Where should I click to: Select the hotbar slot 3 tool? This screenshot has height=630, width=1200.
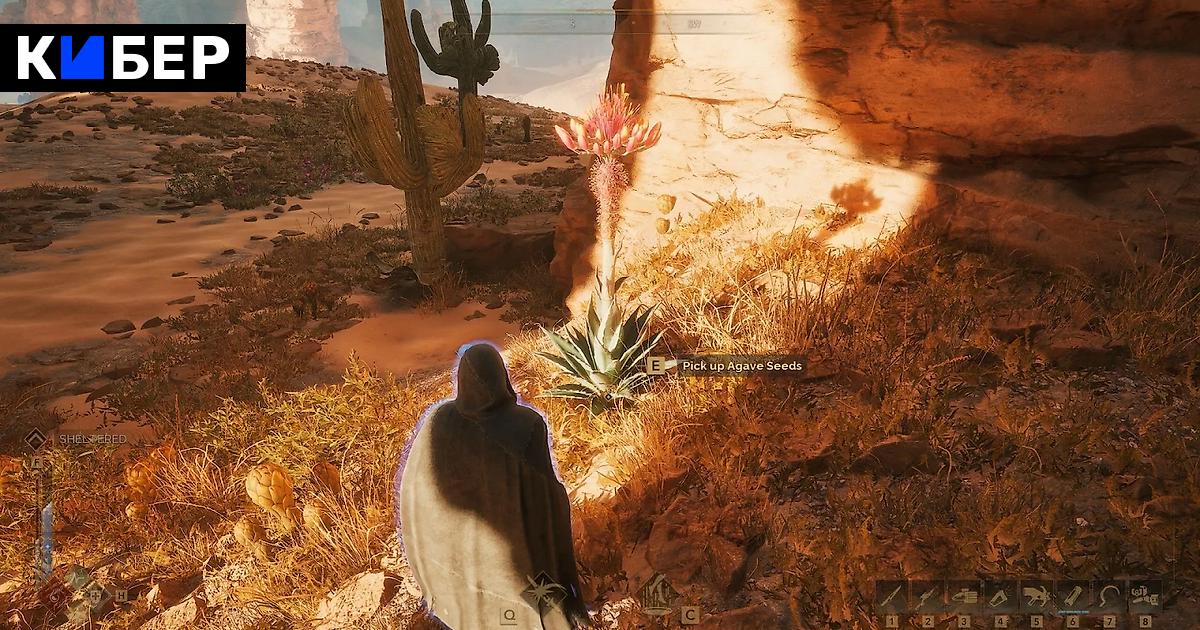963,596
